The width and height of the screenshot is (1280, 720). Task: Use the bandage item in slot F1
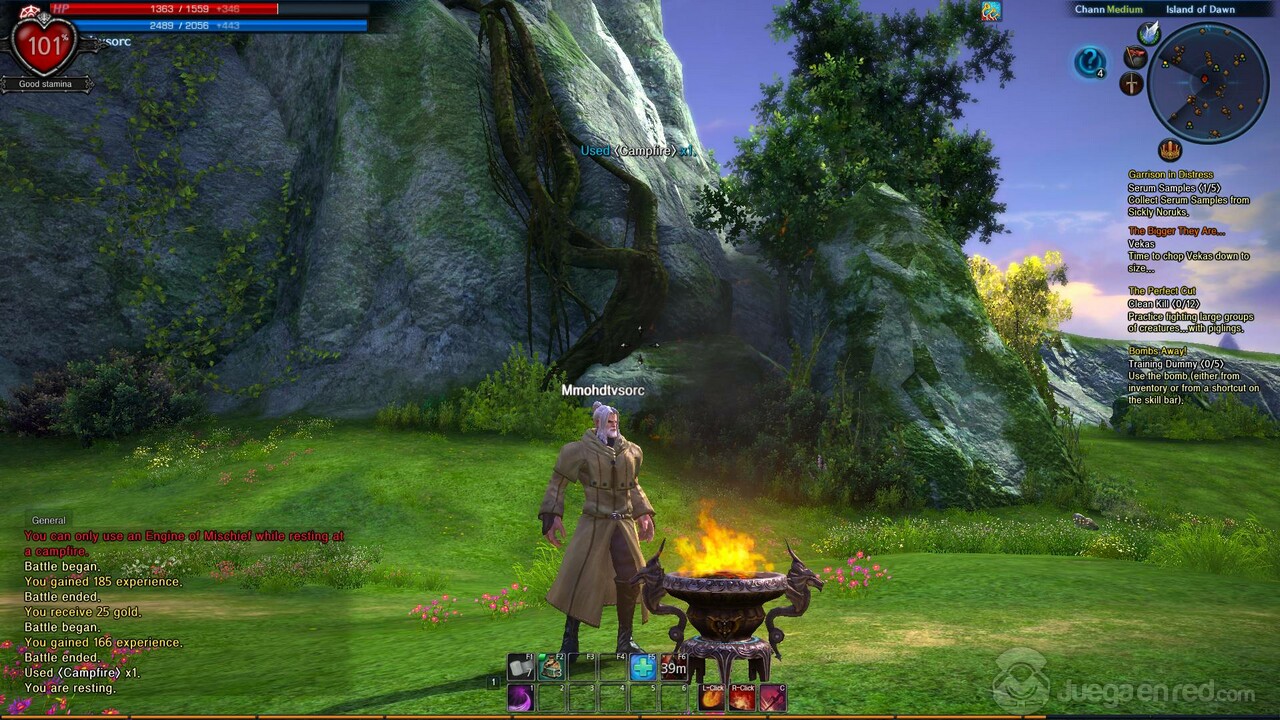tap(521, 667)
